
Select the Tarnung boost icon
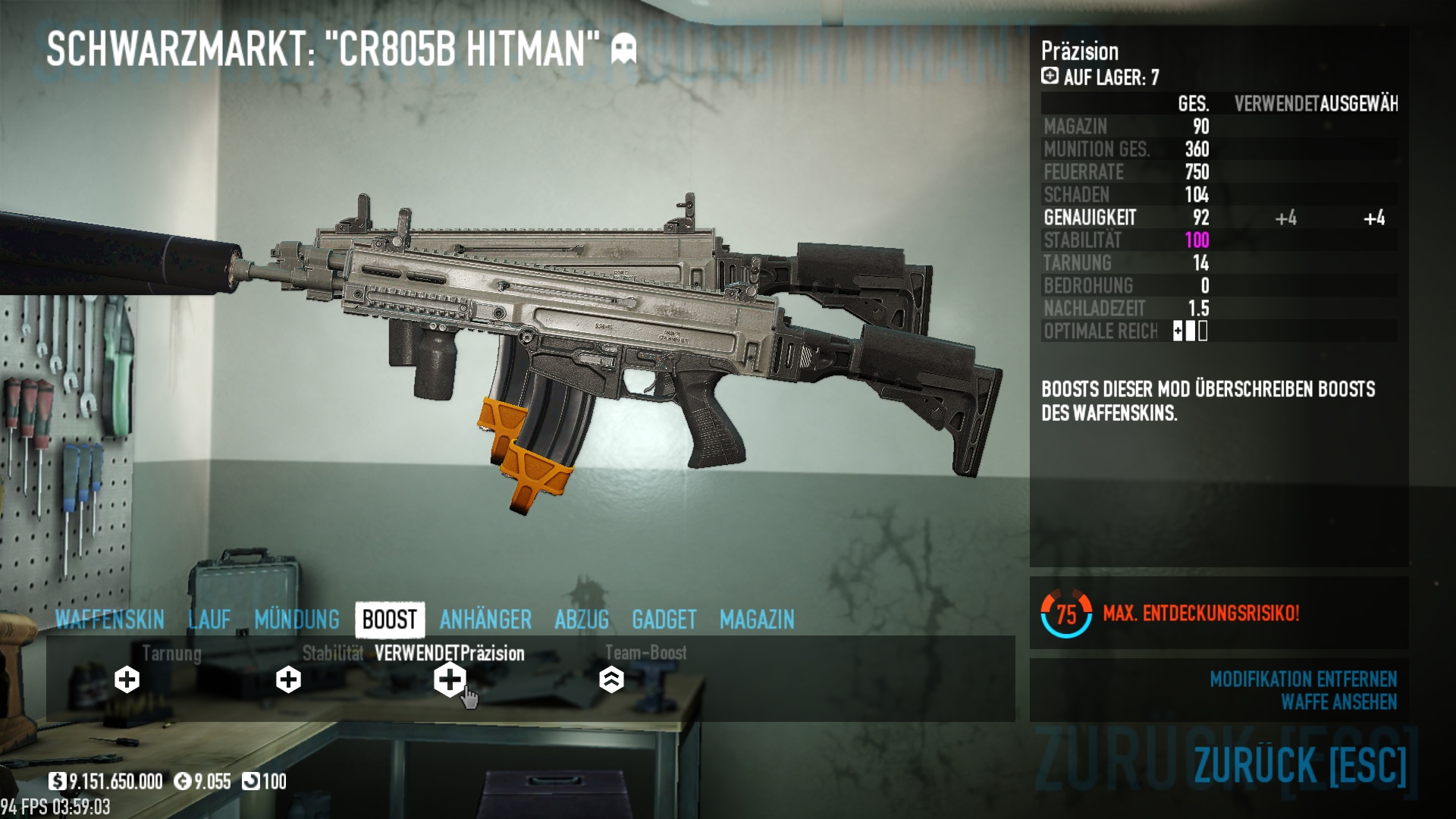(127, 679)
